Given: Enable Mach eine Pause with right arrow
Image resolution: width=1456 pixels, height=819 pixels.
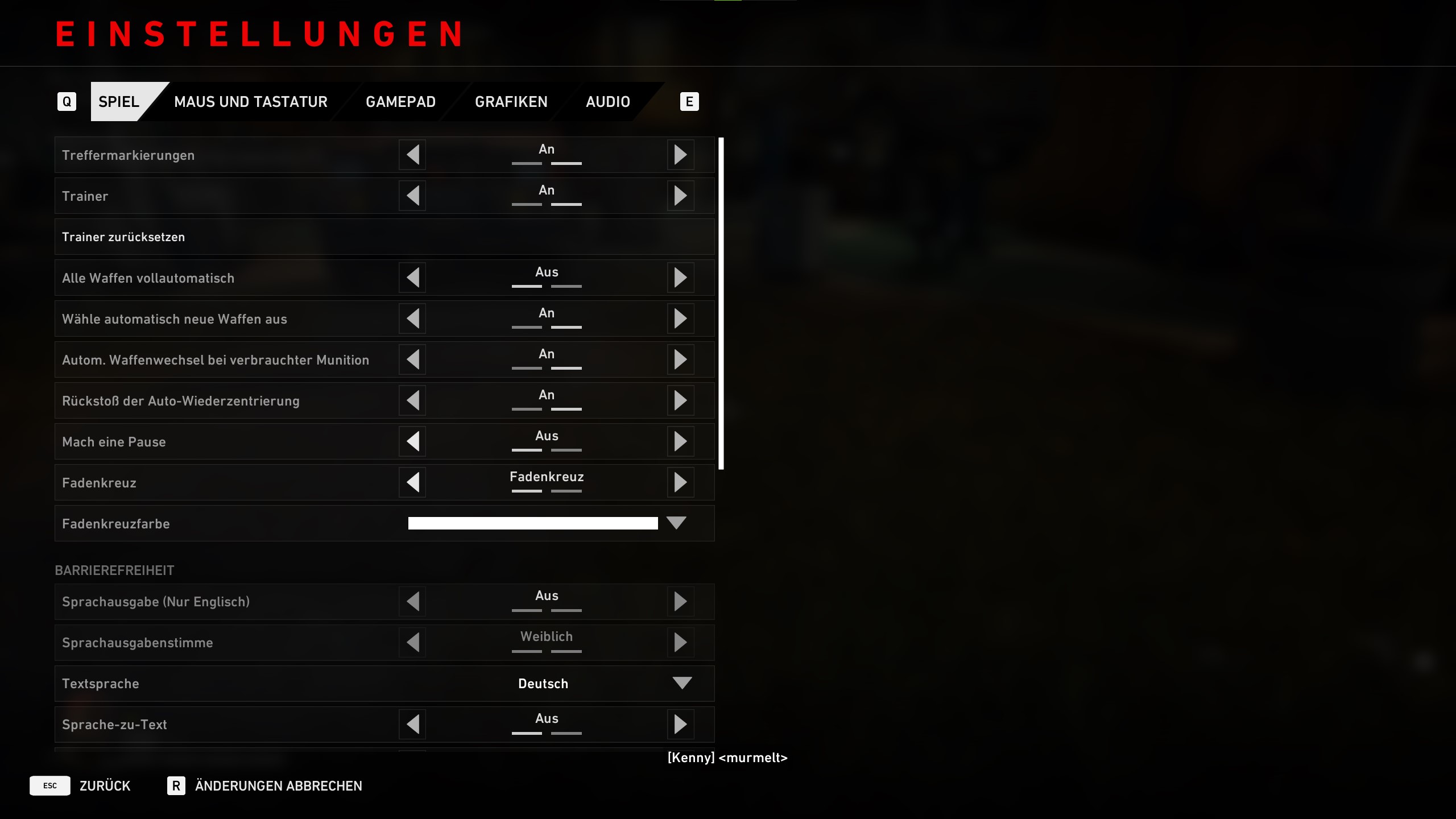Looking at the screenshot, I should [x=680, y=441].
